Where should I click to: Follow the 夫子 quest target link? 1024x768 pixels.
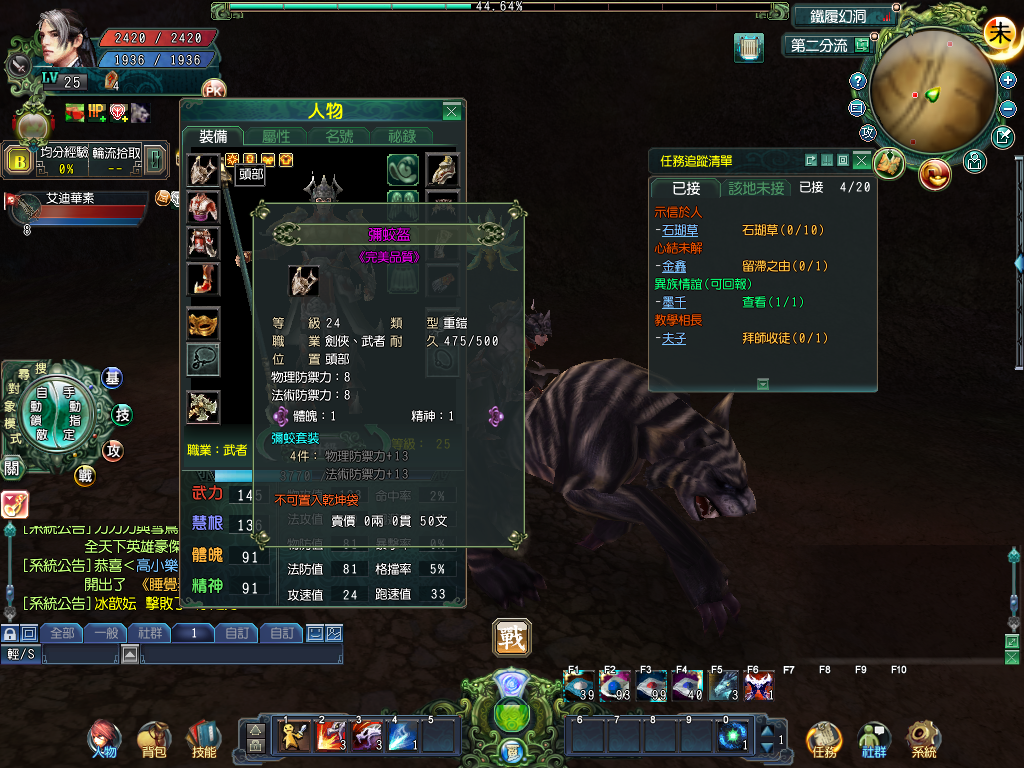(x=672, y=338)
